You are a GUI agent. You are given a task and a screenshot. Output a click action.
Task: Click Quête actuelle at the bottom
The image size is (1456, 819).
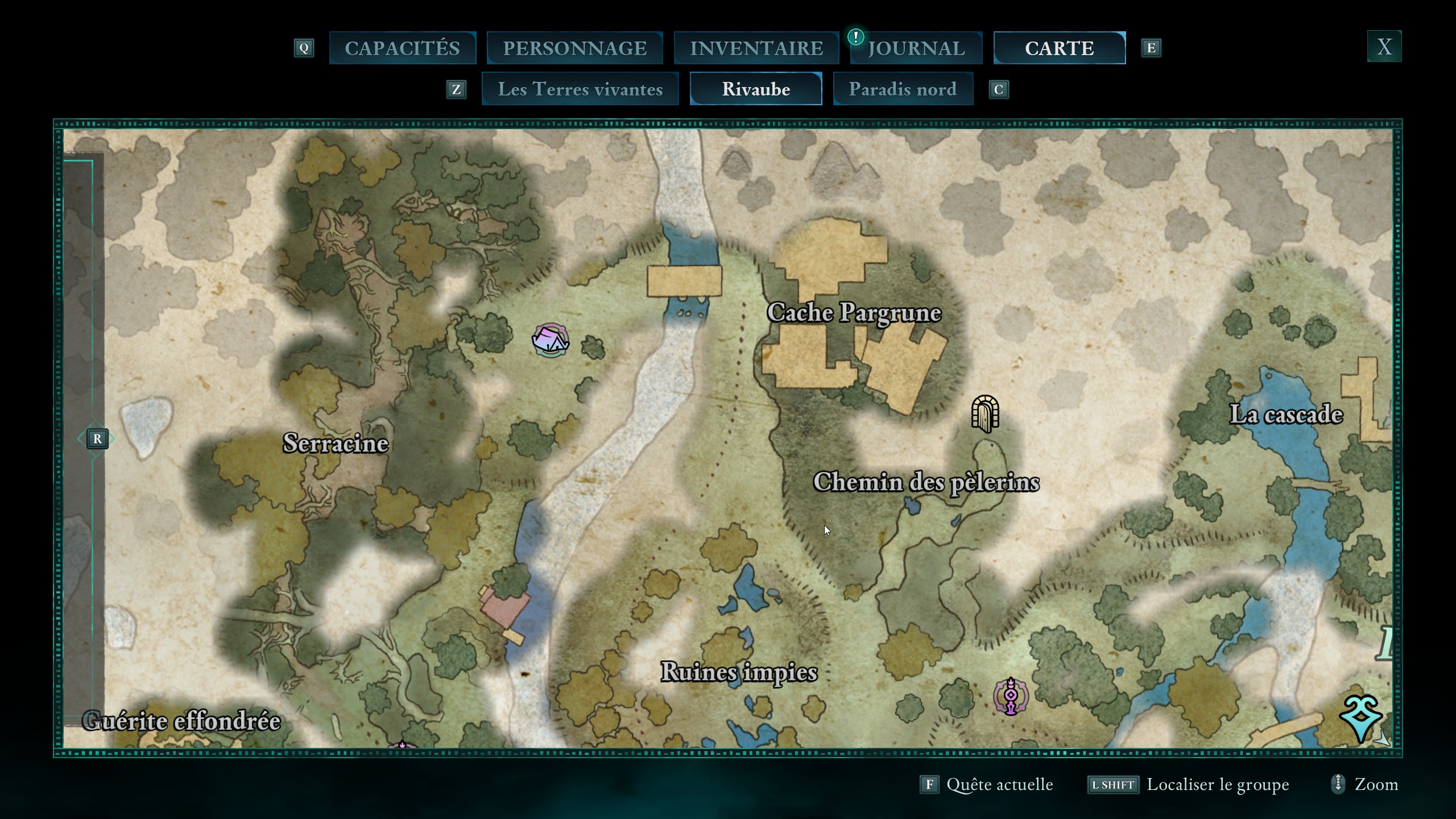[999, 784]
